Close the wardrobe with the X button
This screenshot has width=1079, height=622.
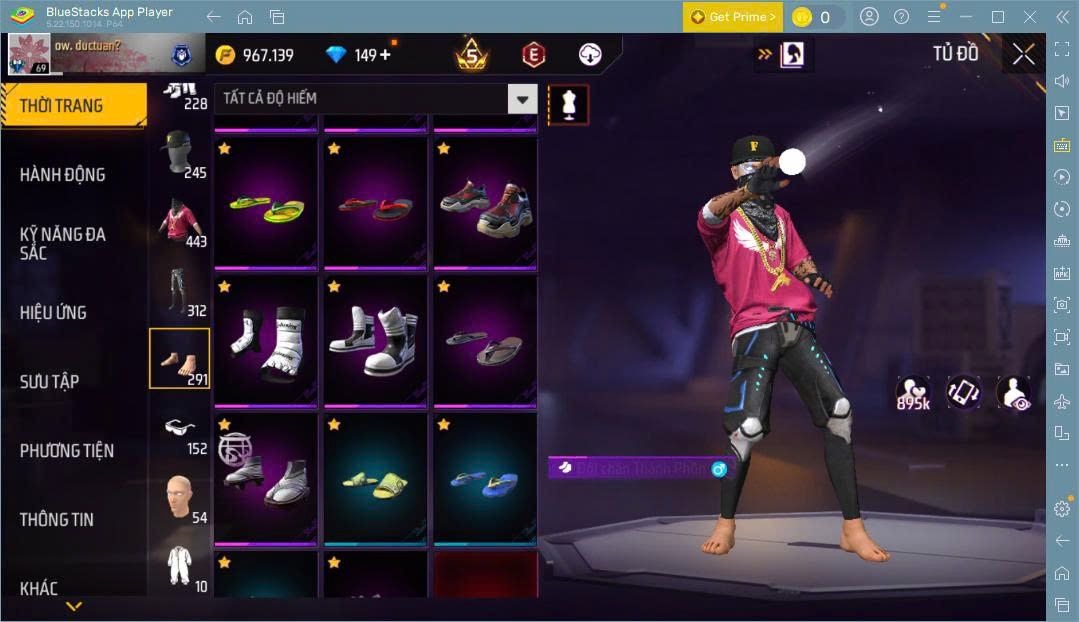[x=1023, y=54]
